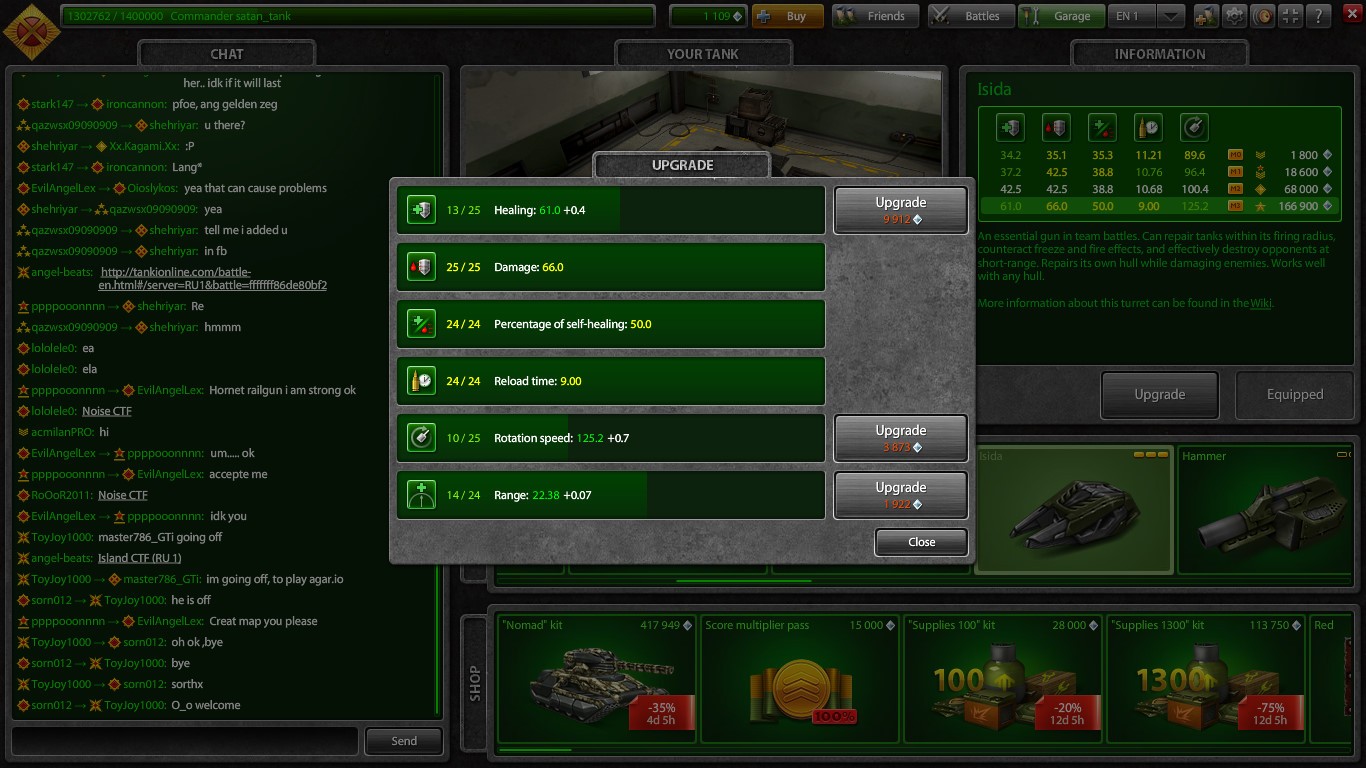Upgrade the Range stat for 1 922
Image resolution: width=1366 pixels, height=768 pixels.
(900, 495)
